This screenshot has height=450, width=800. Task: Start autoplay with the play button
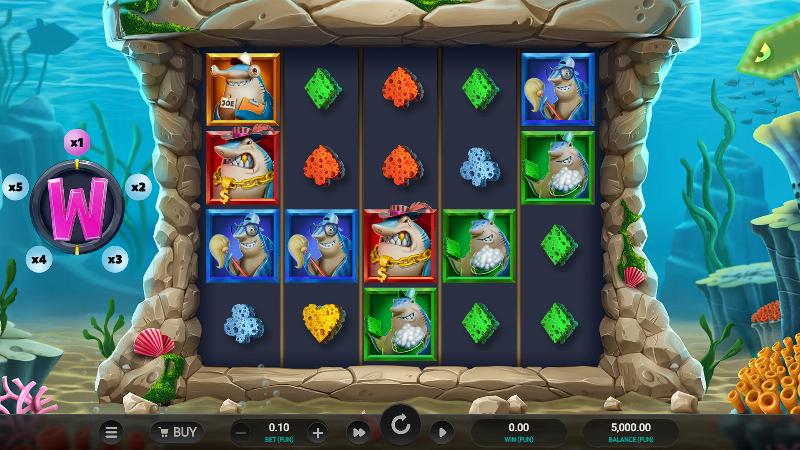tap(441, 432)
